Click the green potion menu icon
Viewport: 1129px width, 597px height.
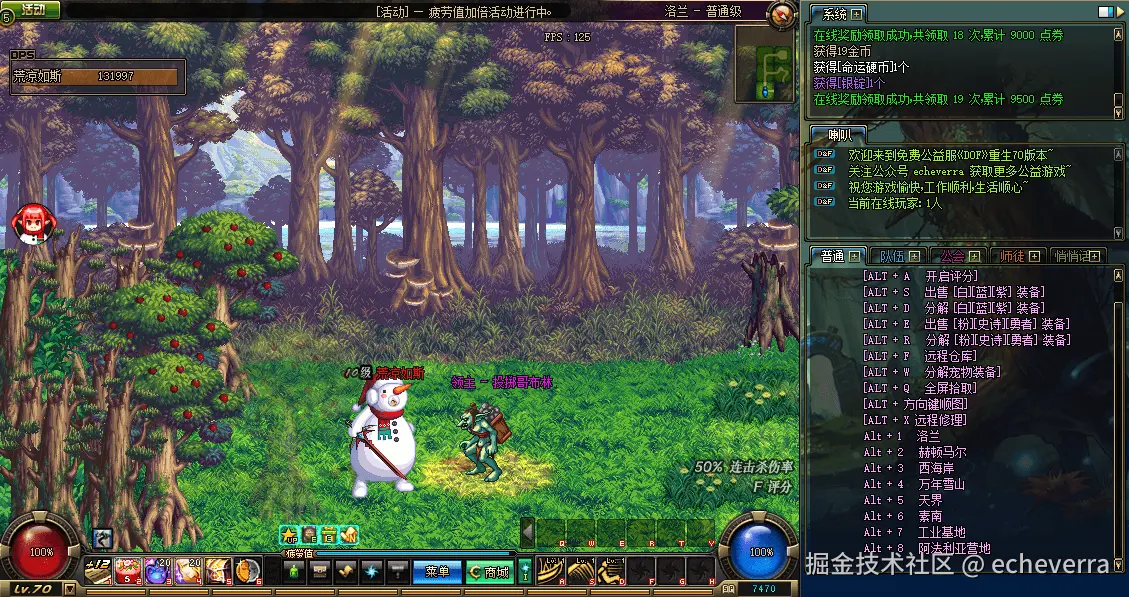pyautogui.click(x=294, y=572)
